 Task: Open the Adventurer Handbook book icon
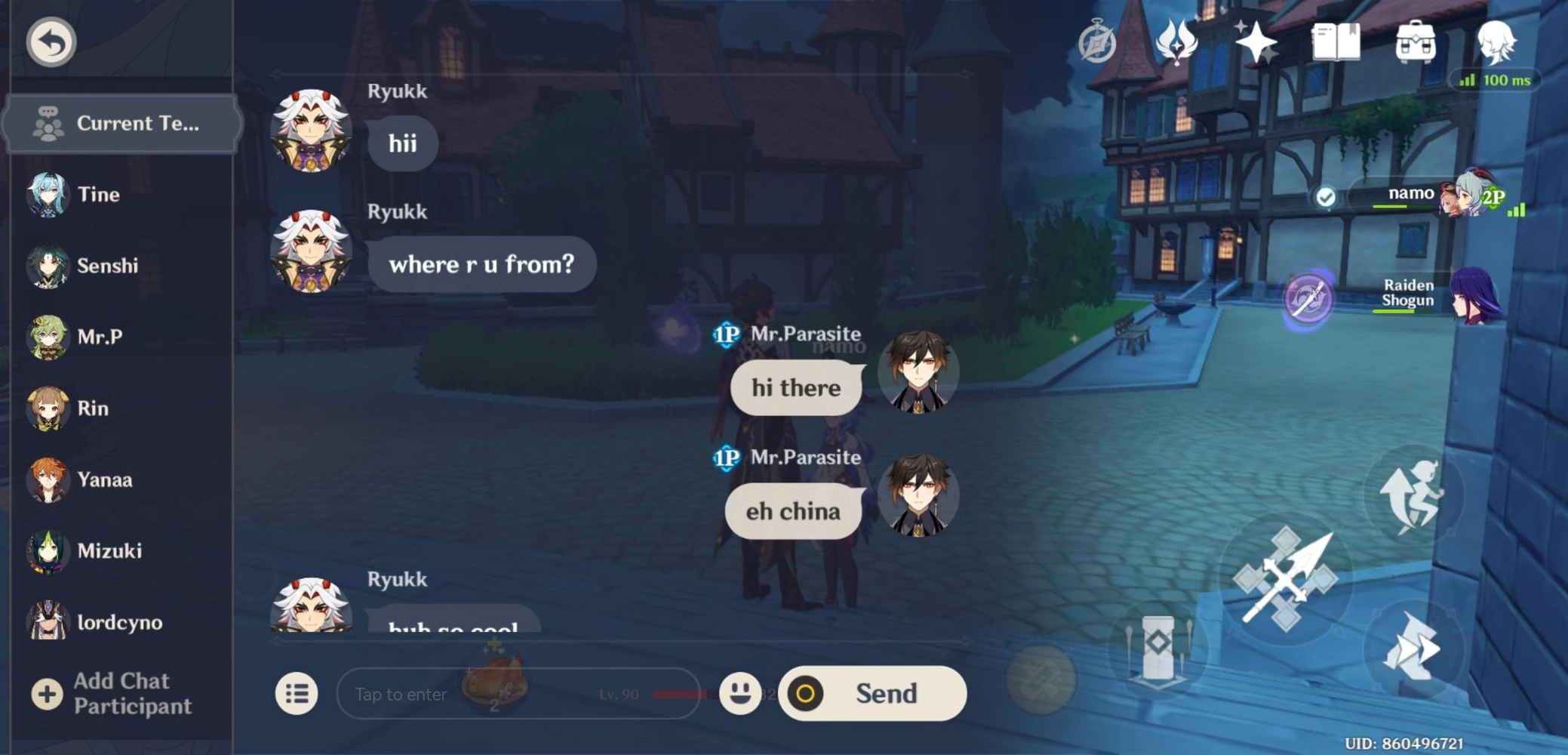point(1336,43)
